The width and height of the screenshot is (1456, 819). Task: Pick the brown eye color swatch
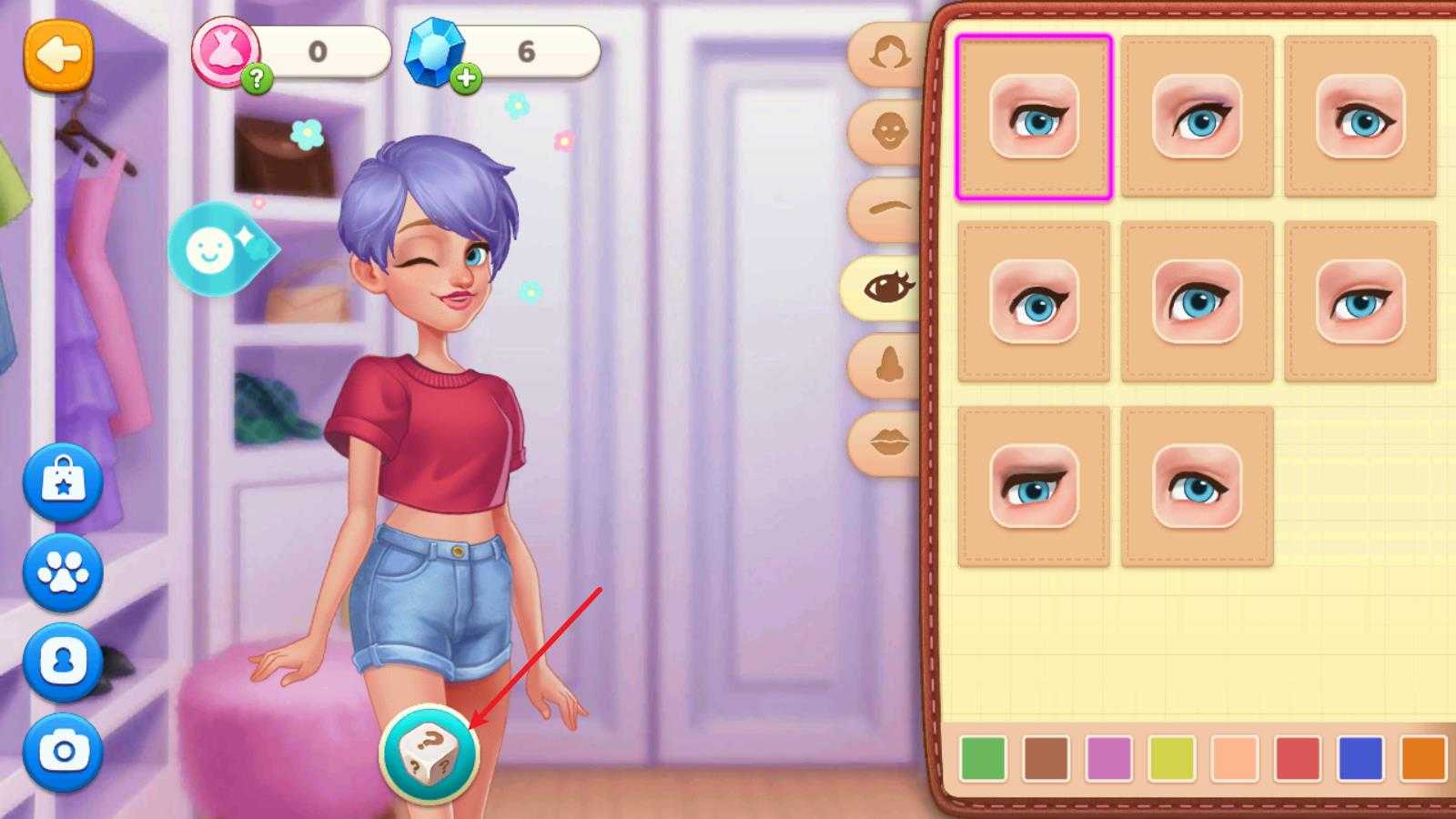[1046, 758]
